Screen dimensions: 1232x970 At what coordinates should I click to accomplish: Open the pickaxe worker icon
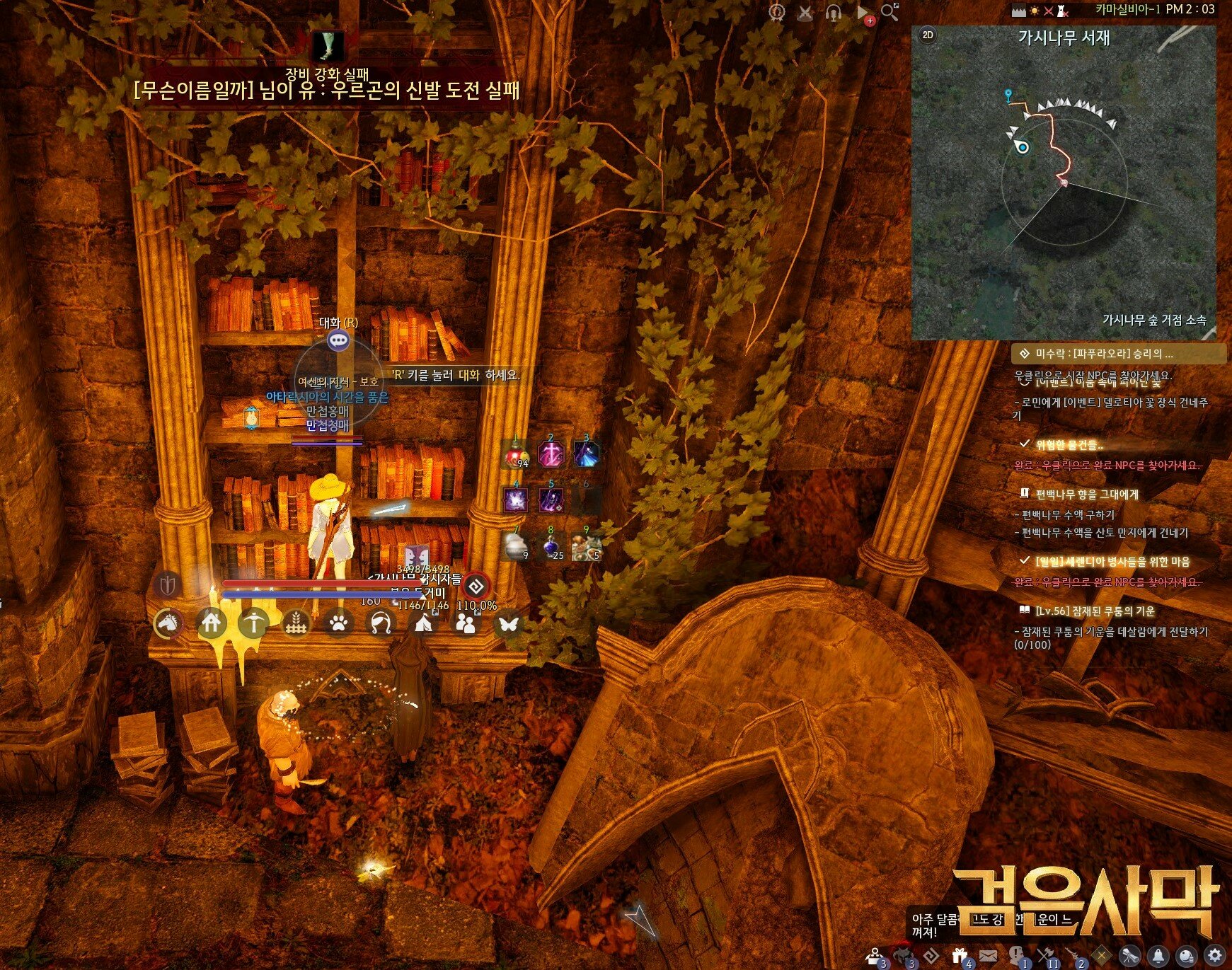click(x=254, y=623)
